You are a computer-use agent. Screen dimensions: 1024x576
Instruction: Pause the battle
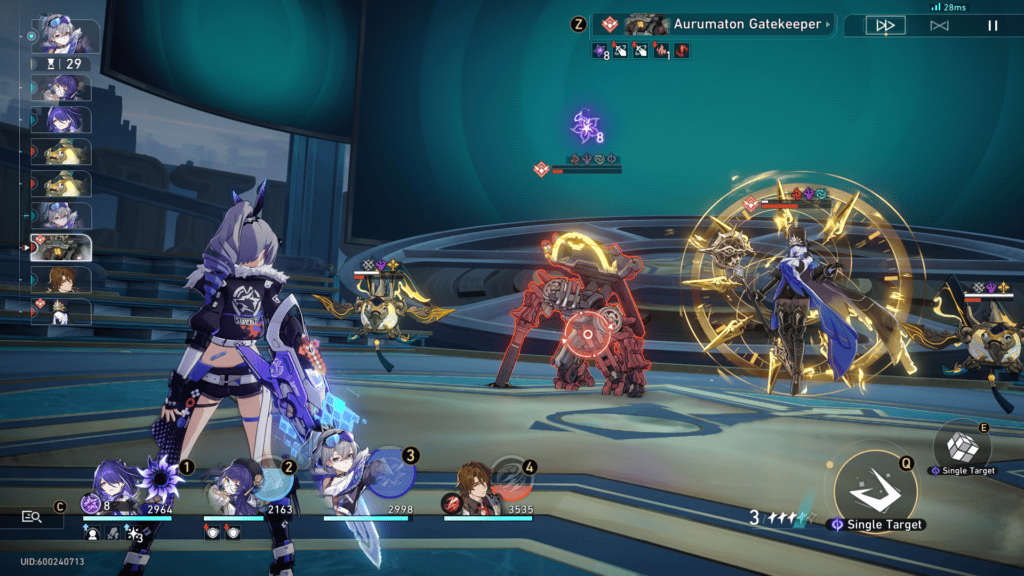pos(992,25)
